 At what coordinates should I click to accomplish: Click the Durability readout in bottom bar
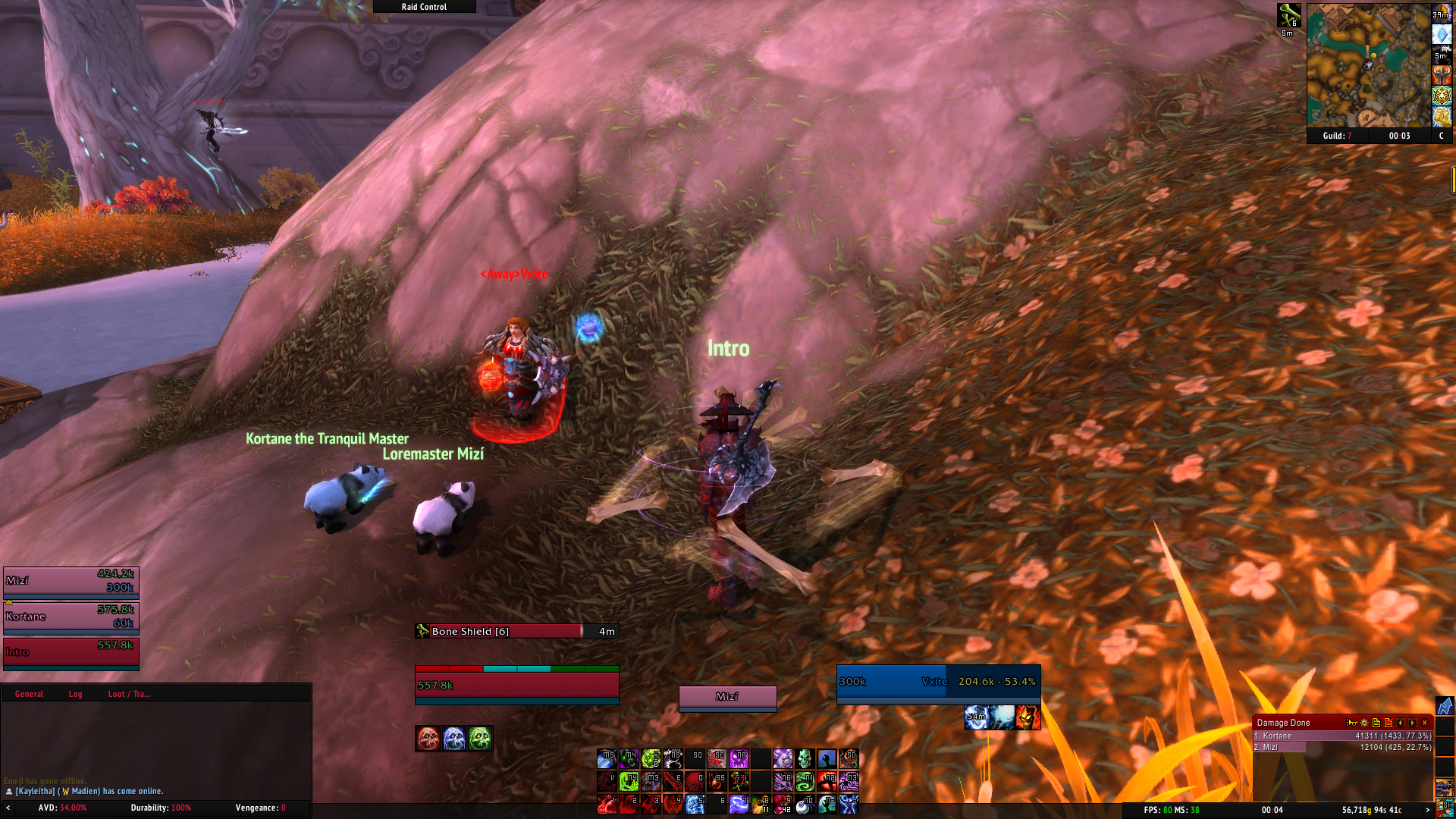point(161,808)
